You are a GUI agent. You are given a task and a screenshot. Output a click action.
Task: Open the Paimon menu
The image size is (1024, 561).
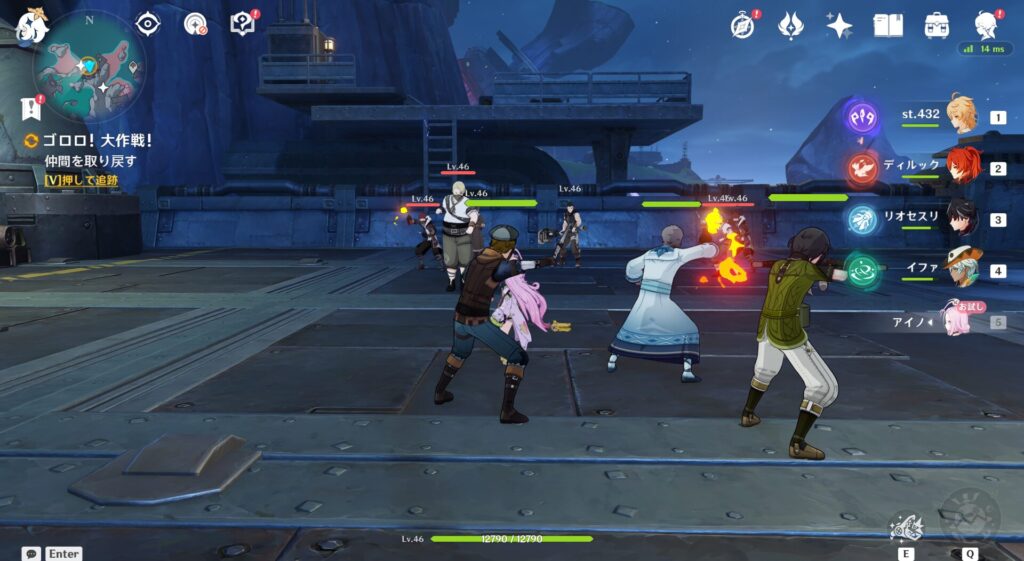(x=30, y=24)
